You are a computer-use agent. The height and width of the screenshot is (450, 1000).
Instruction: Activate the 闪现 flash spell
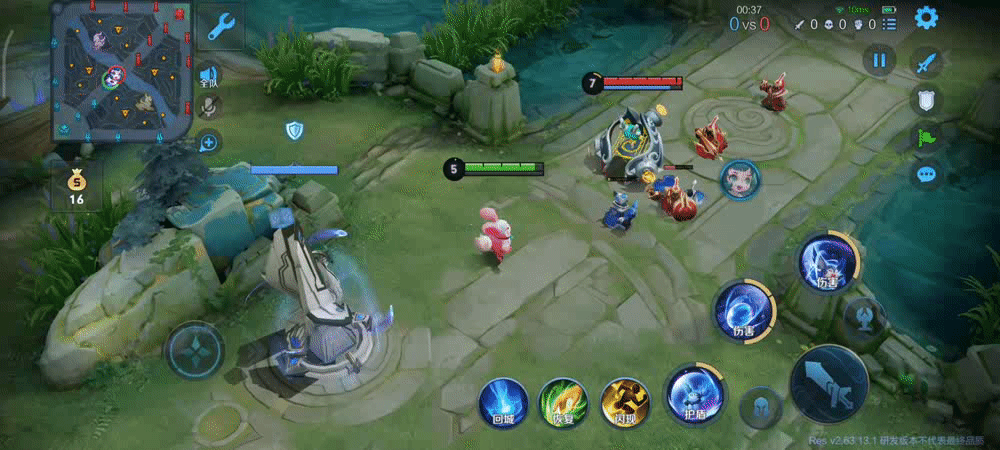pyautogui.click(x=625, y=403)
